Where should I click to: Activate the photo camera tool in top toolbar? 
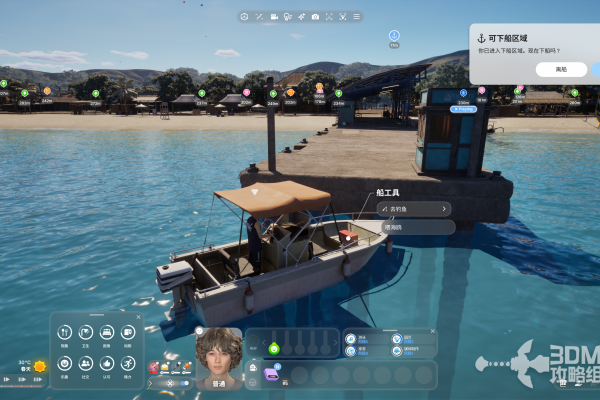point(315,16)
